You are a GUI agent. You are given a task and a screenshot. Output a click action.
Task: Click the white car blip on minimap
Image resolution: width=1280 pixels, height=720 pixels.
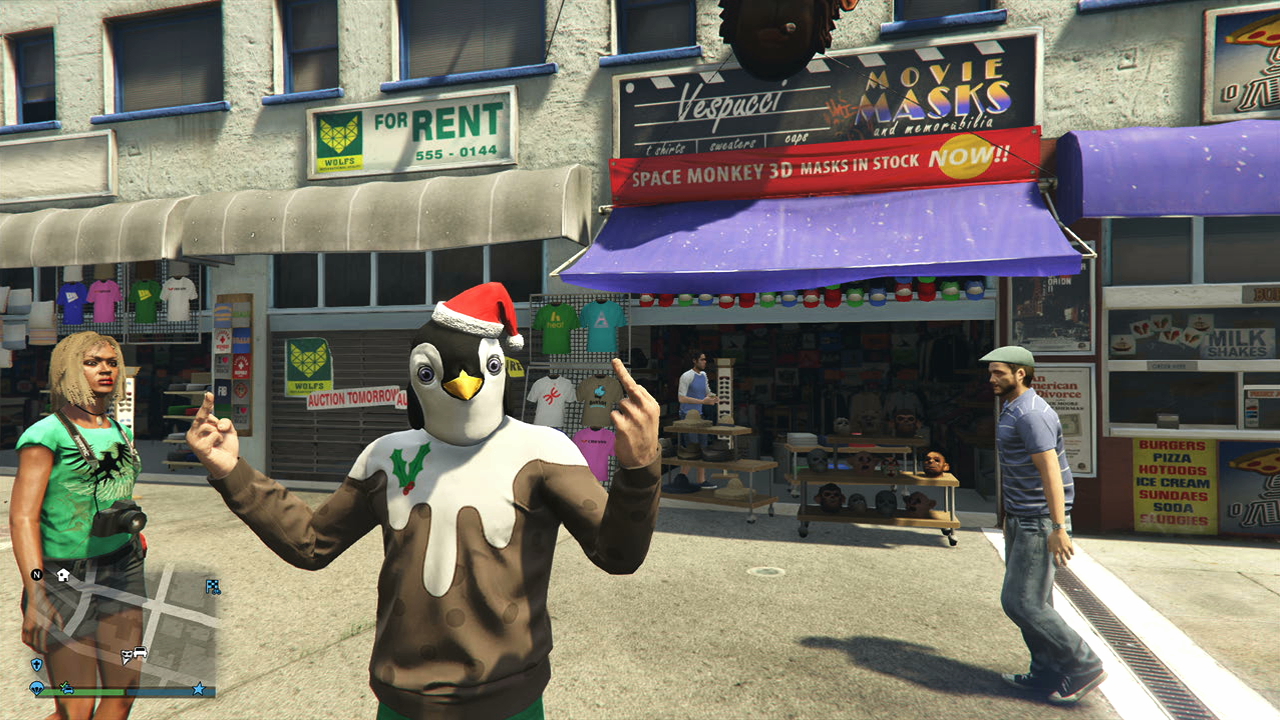pos(140,653)
